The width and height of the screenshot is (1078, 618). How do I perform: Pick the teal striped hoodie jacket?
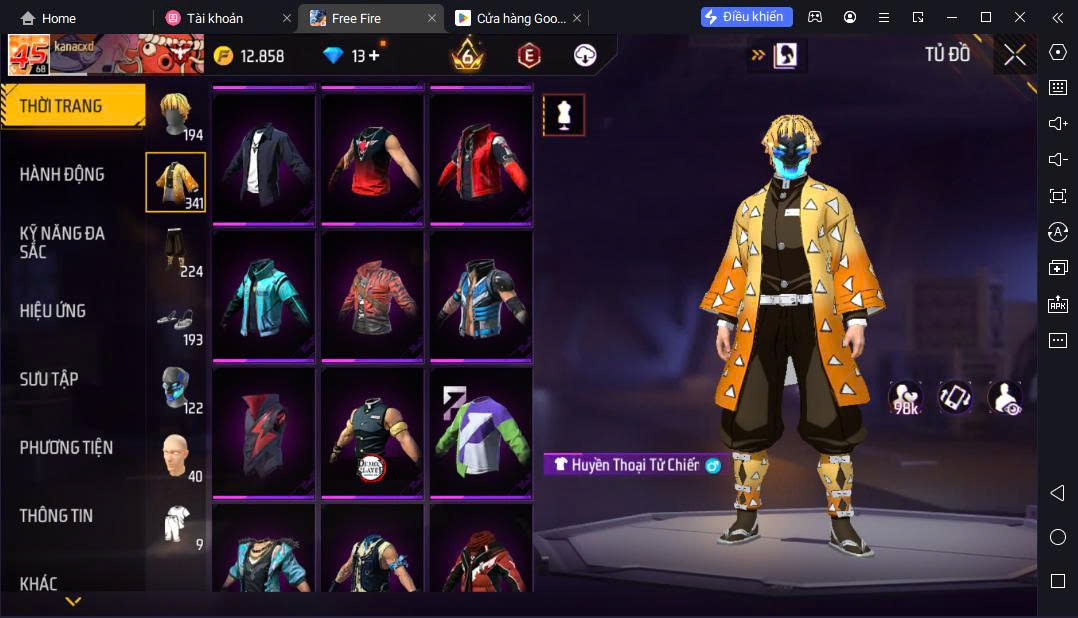point(264,294)
